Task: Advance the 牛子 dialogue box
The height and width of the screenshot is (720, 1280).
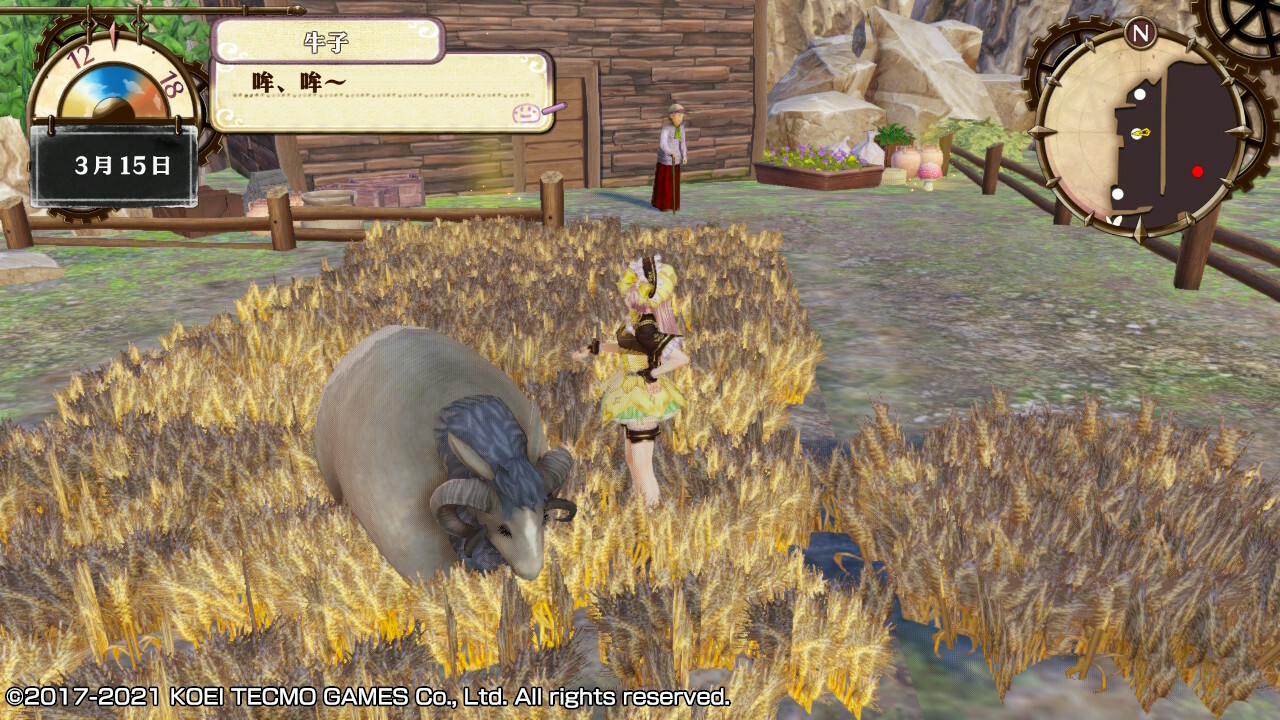Action: (x=380, y=92)
